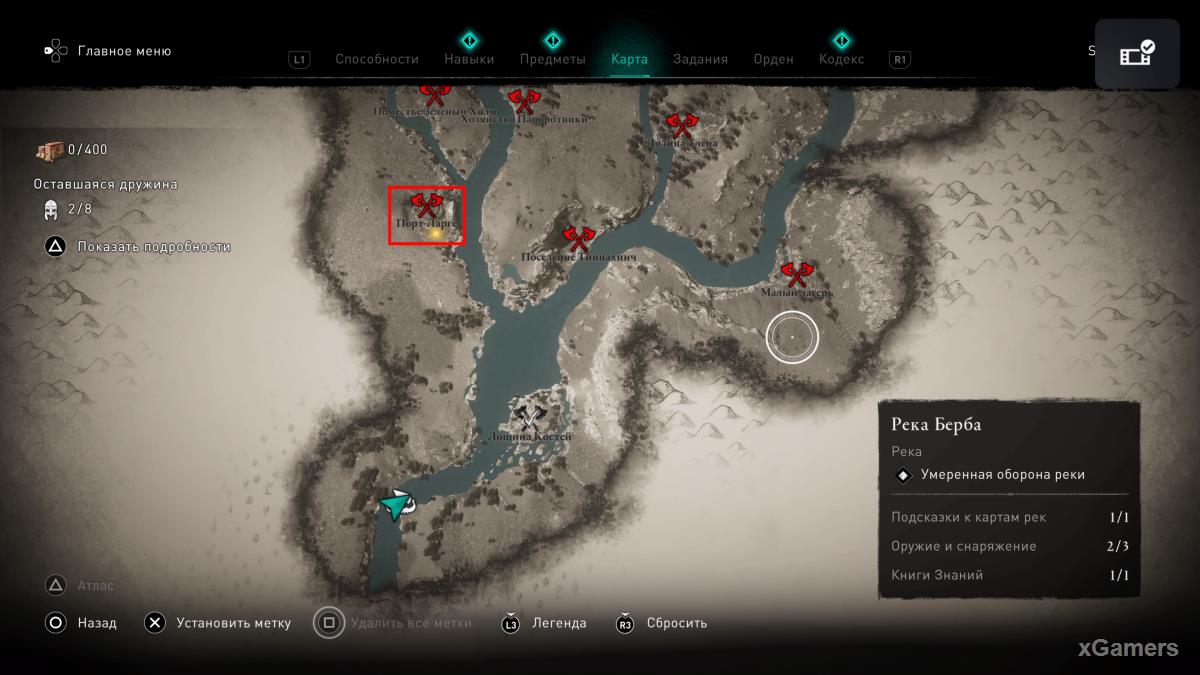Select the Лощина Глена raid marker
This screenshot has height=675, width=1200.
tap(682, 125)
